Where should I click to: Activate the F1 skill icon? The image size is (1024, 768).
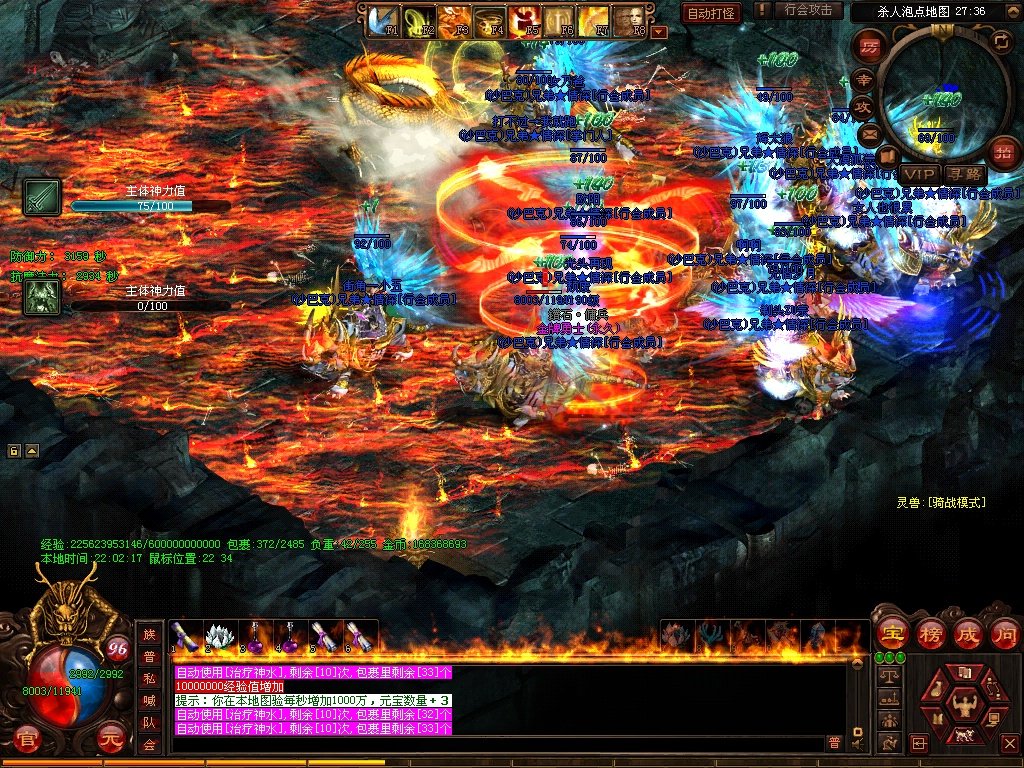click(x=383, y=21)
